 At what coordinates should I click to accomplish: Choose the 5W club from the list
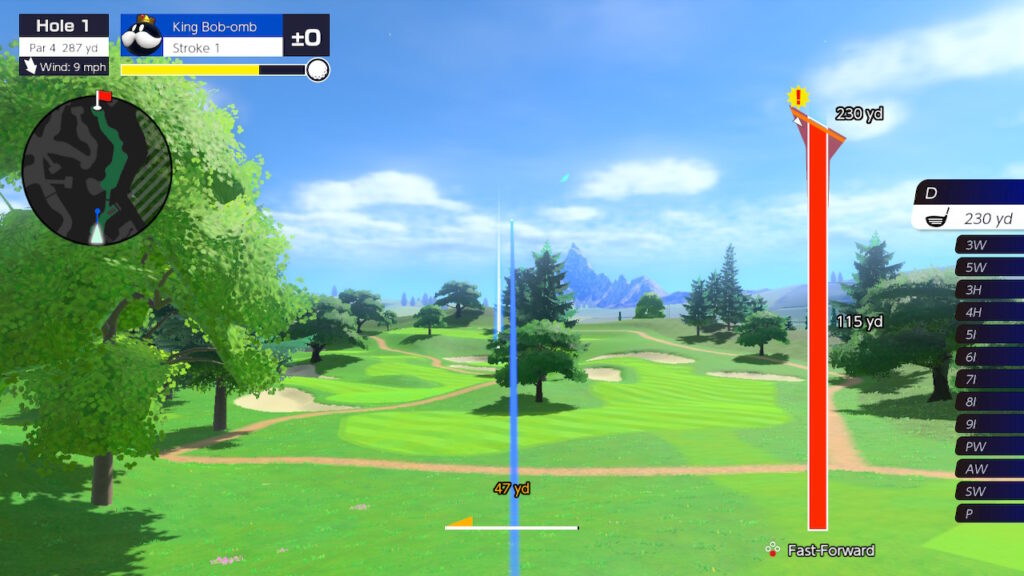pyautogui.click(x=988, y=267)
